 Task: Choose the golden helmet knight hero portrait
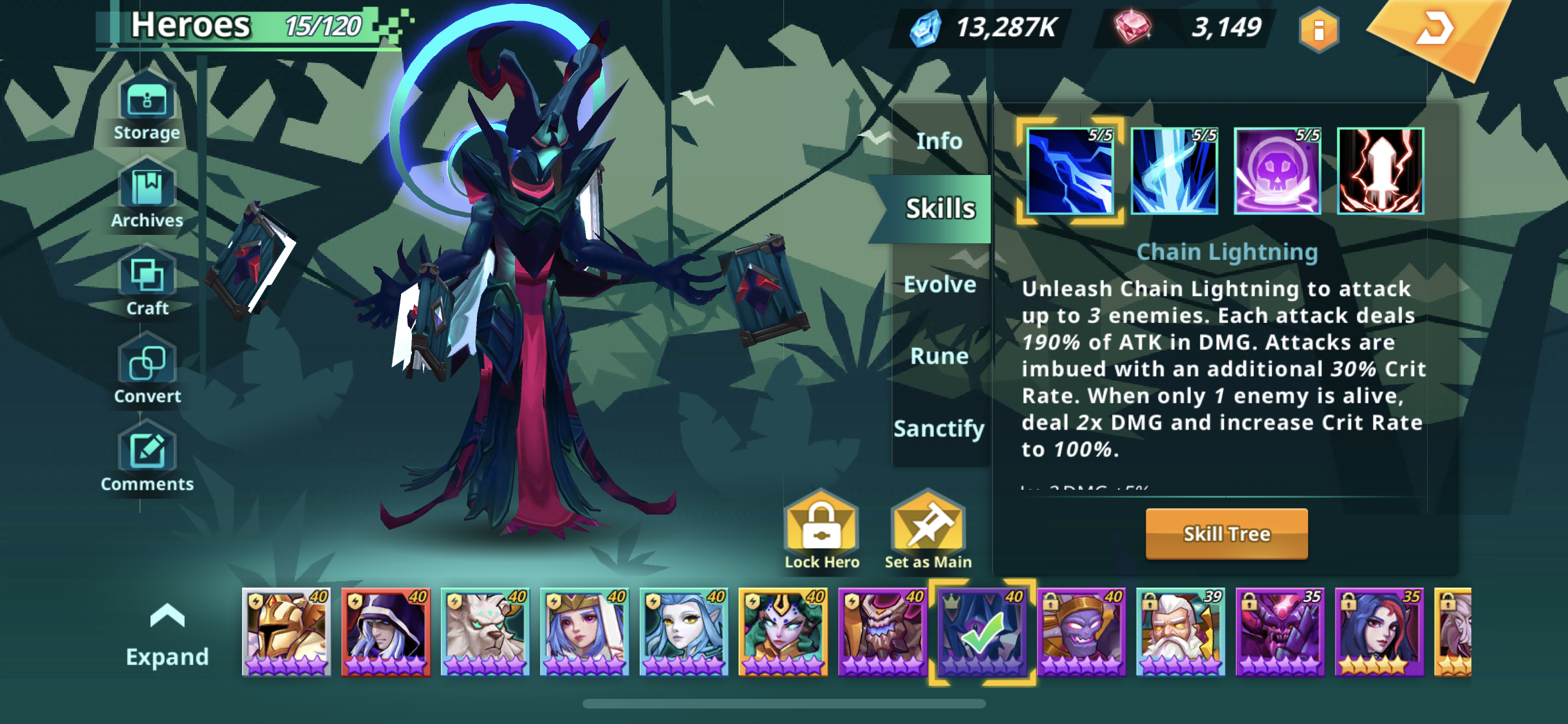[x=286, y=632]
